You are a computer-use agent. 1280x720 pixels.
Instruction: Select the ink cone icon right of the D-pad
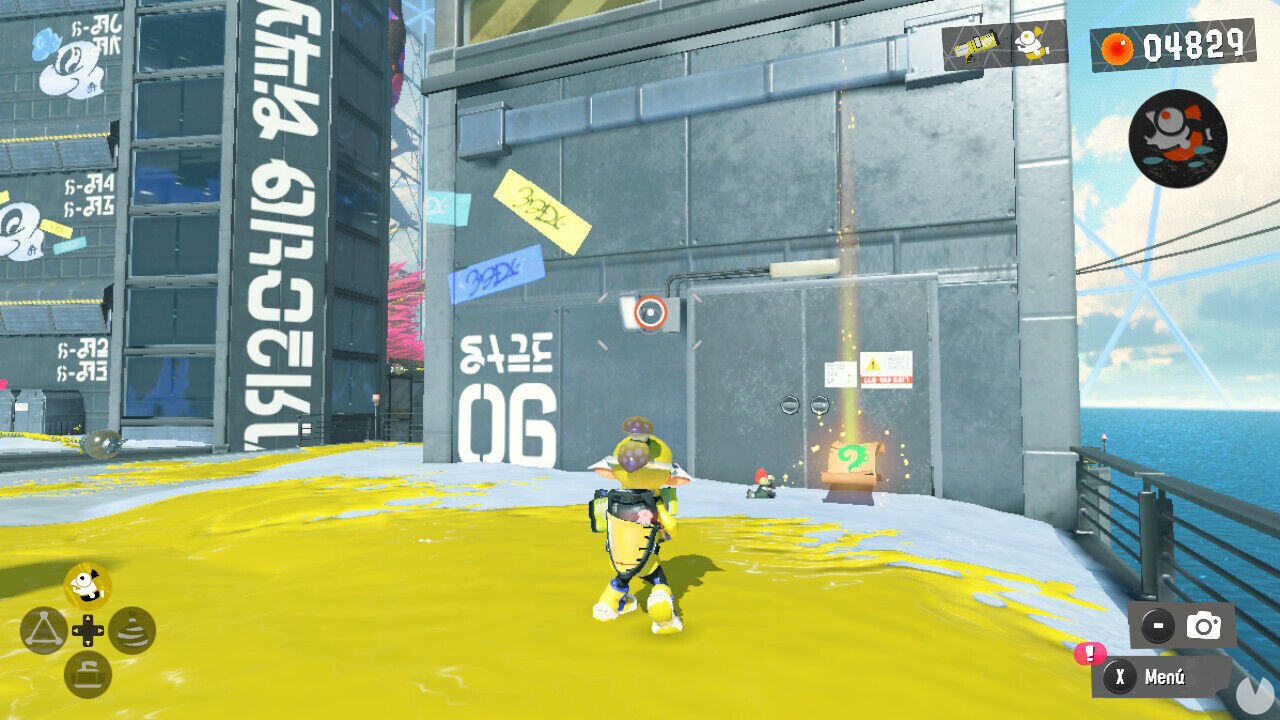pyautogui.click(x=131, y=630)
